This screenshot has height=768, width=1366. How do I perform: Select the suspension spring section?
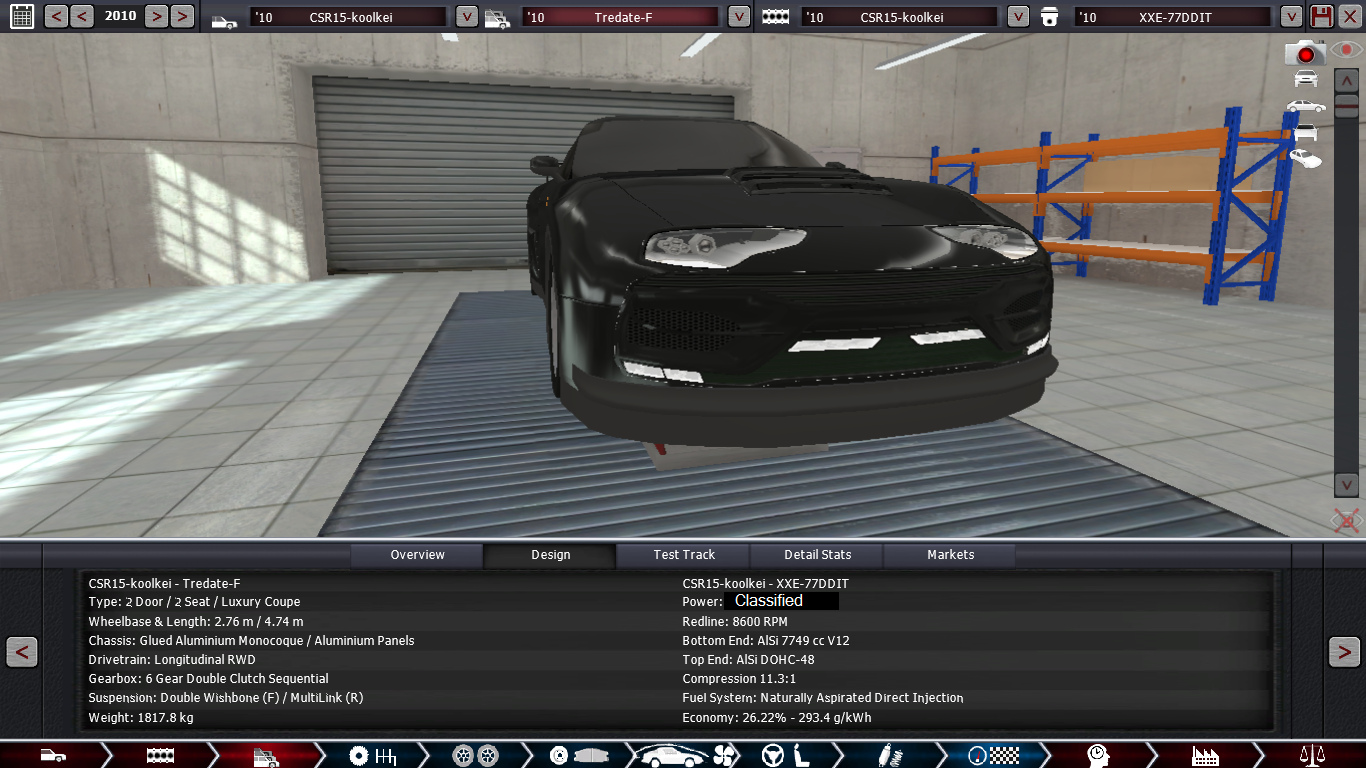point(885,755)
